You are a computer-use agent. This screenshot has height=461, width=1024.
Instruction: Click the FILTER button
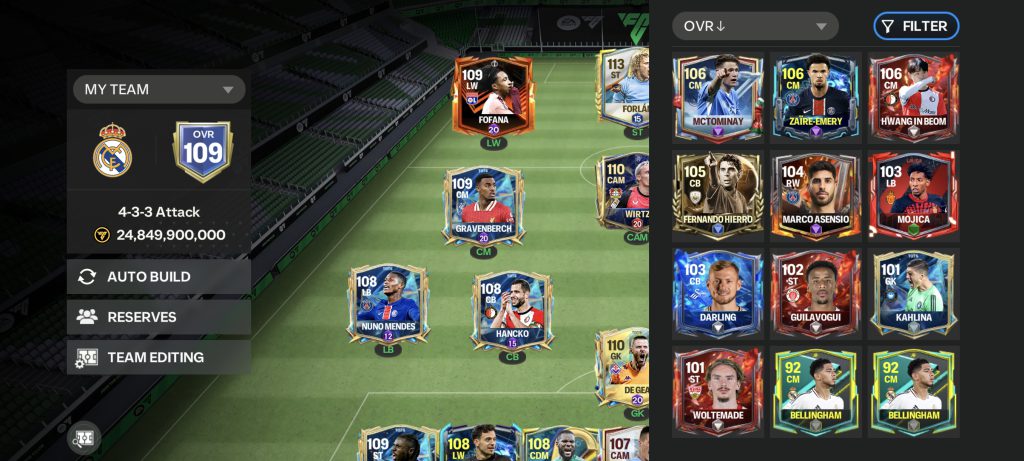coord(916,26)
